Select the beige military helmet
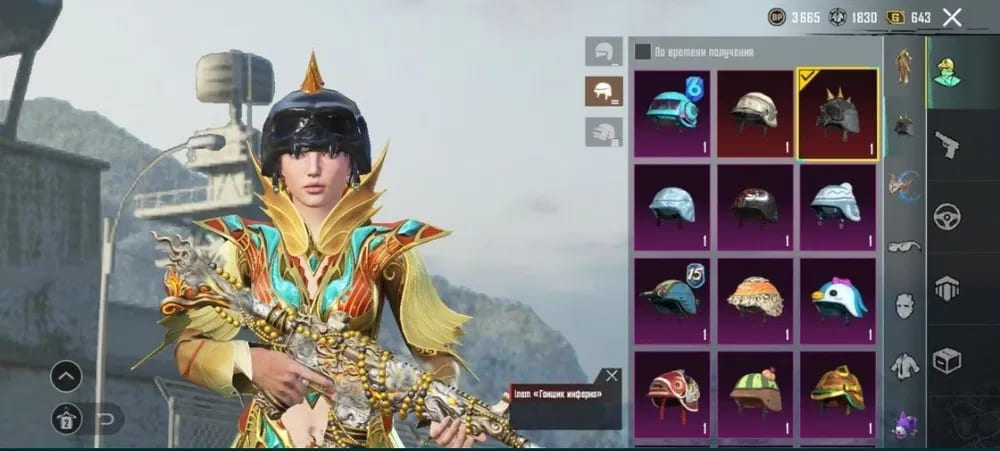This screenshot has width=1000, height=451. pos(755,113)
